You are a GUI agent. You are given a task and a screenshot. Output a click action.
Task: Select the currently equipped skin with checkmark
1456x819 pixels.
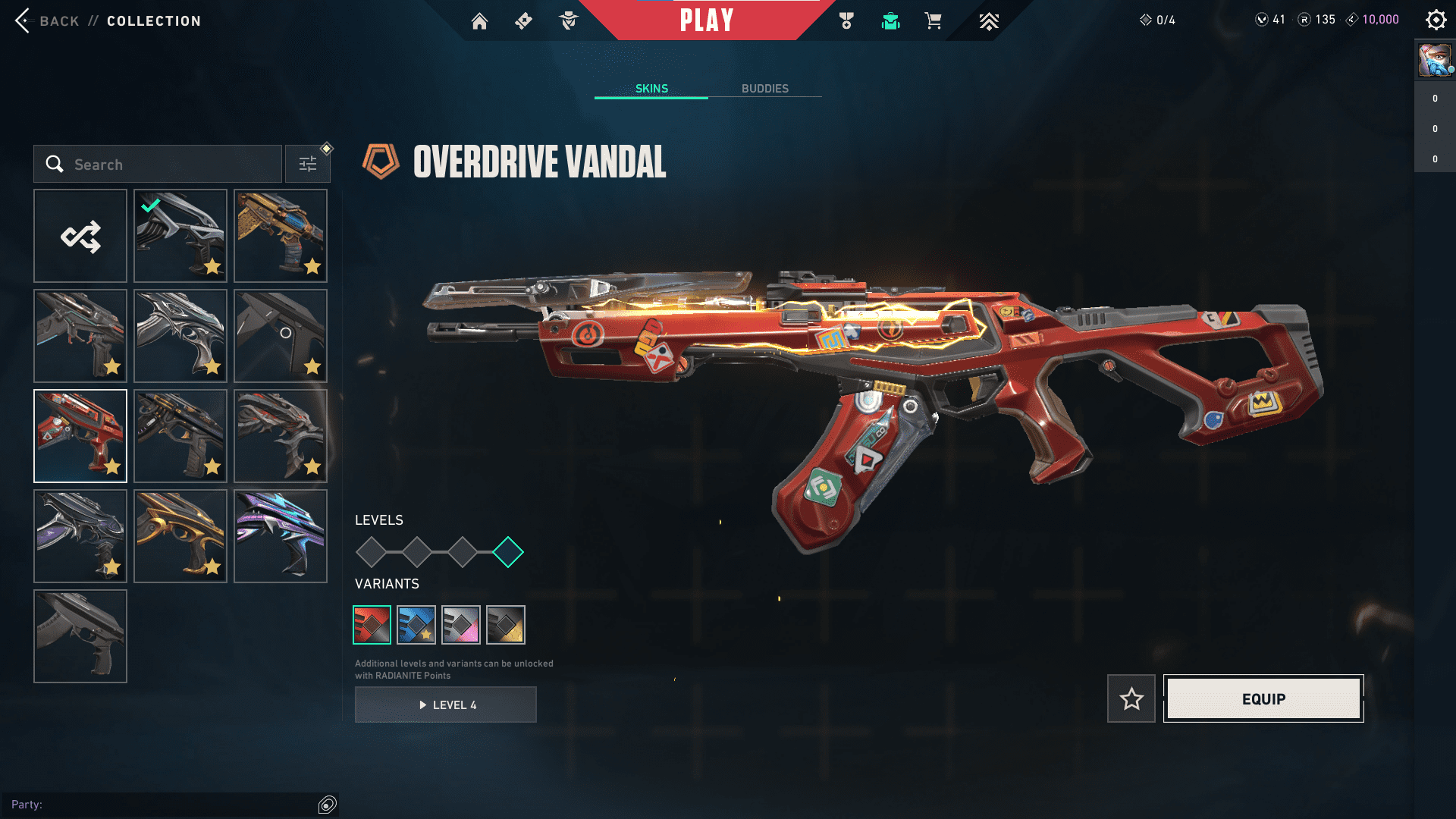click(180, 237)
